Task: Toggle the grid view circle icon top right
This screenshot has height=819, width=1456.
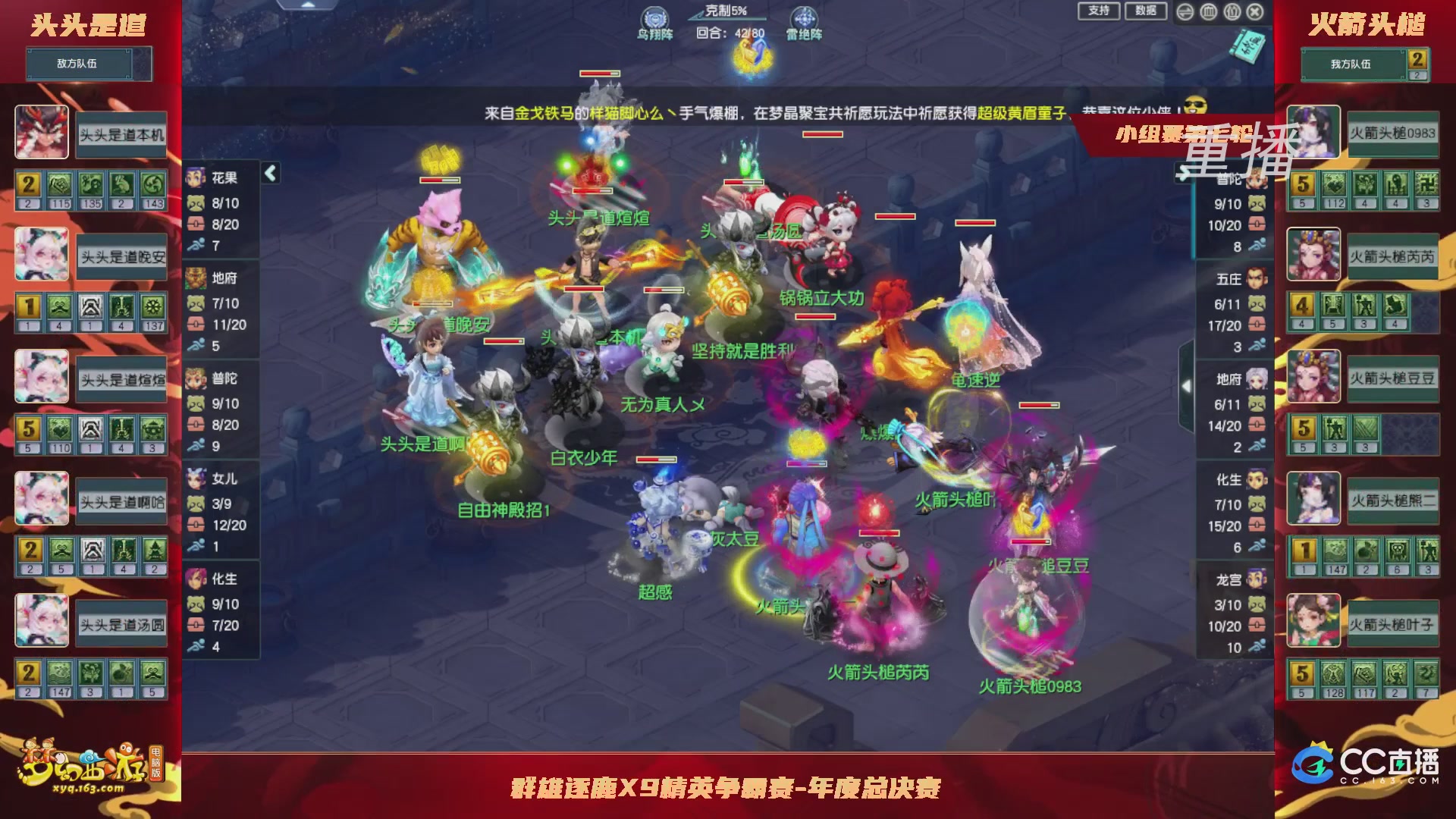Action: pos(1208,11)
